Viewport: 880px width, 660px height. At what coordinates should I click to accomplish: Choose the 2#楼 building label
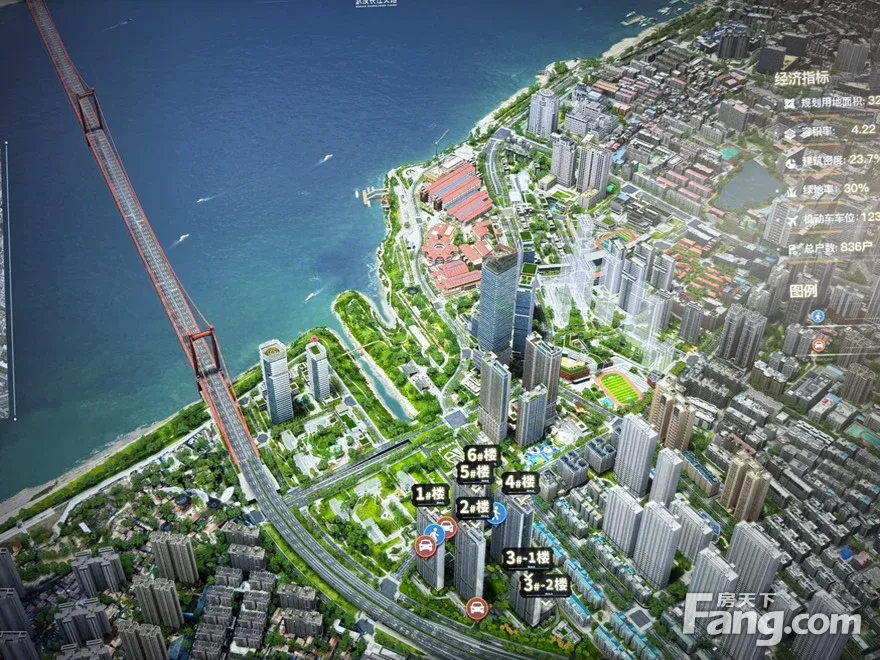[473, 507]
